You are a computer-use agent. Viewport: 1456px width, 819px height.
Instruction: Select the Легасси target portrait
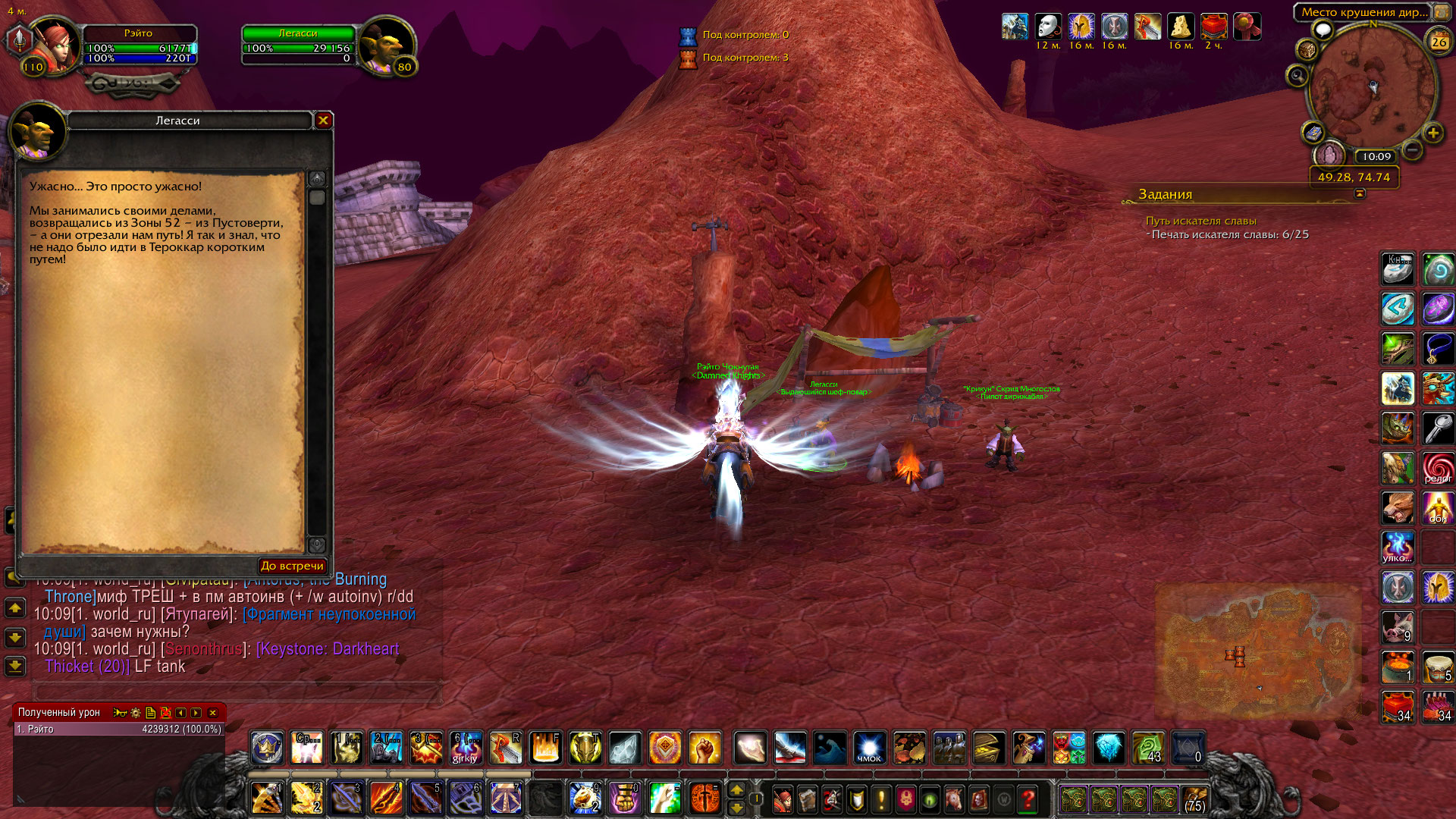pos(387,47)
